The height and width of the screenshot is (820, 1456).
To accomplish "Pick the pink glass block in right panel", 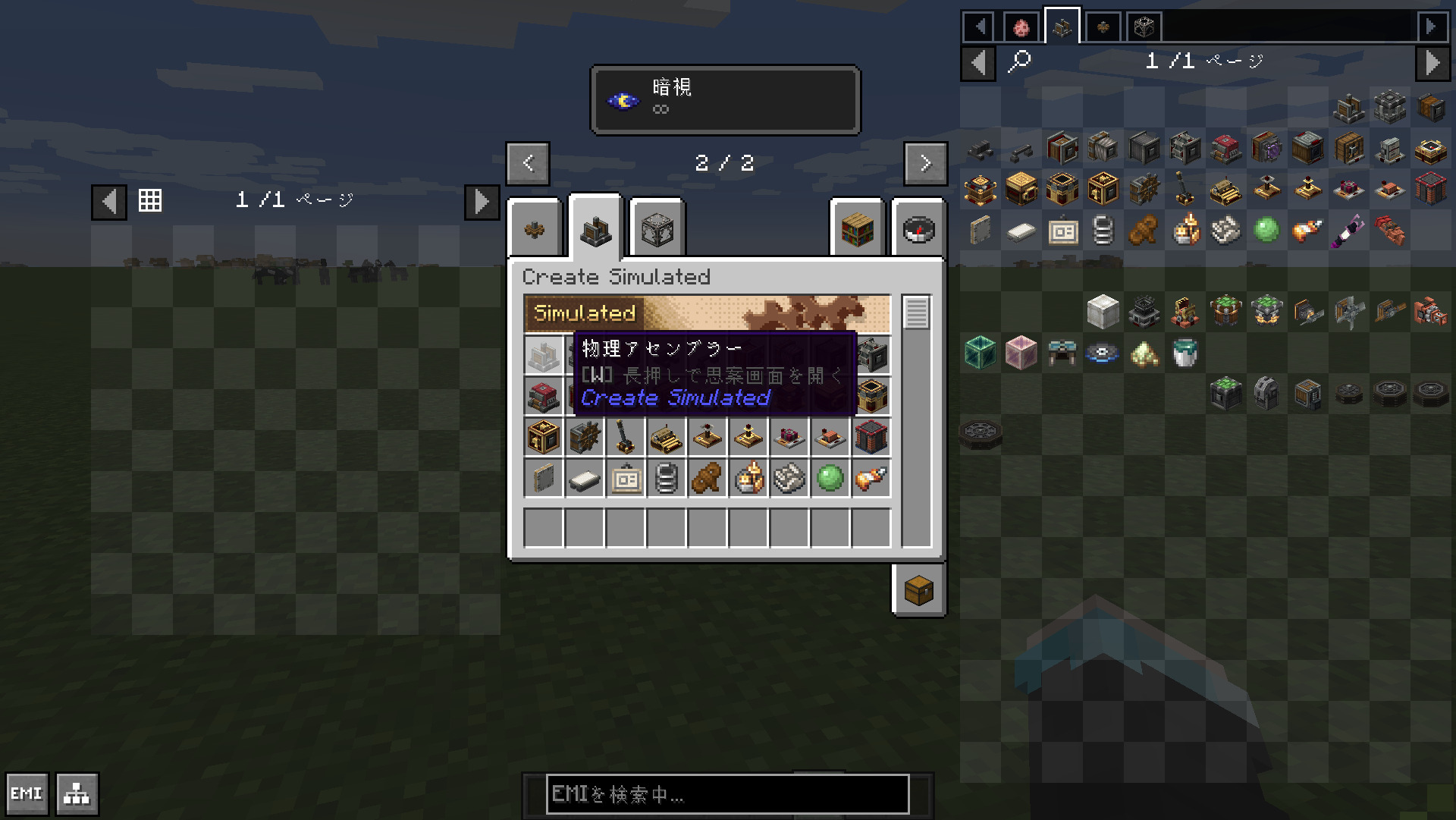I will pyautogui.click(x=1021, y=353).
